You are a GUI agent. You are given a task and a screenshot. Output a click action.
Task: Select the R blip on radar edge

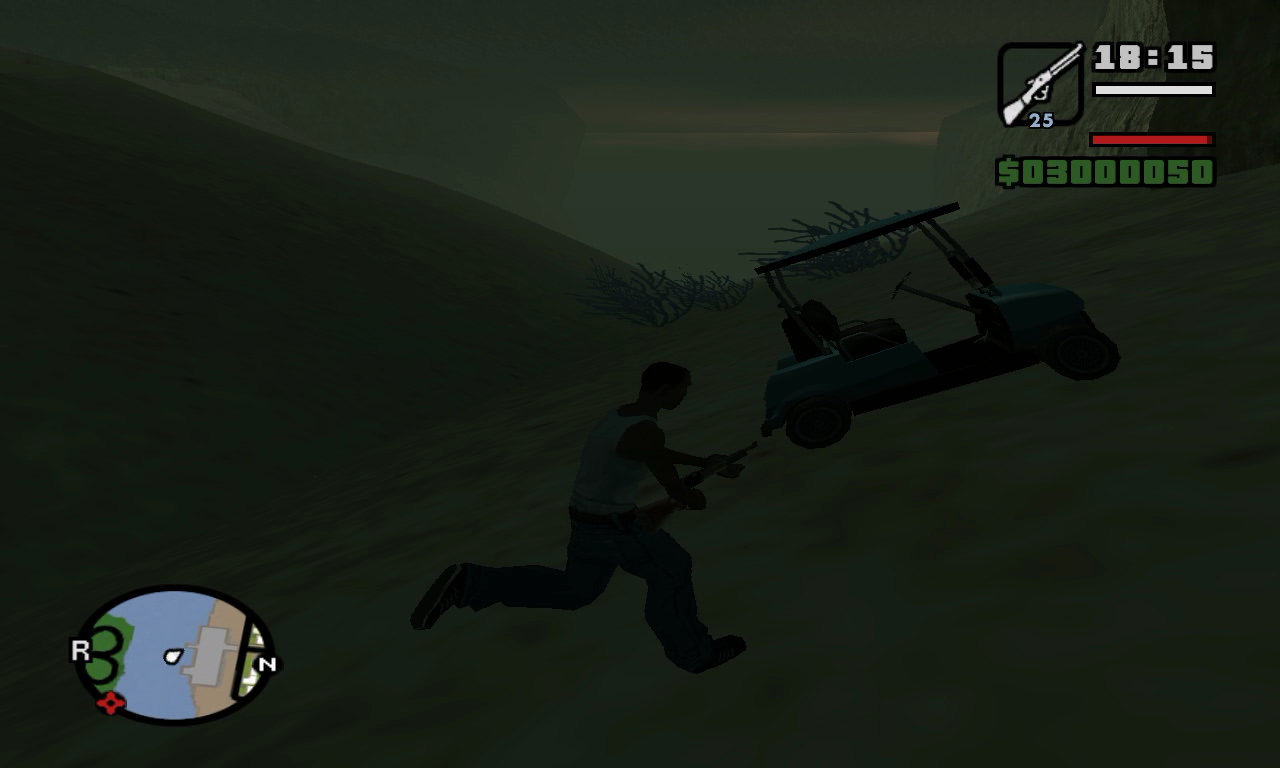81,651
